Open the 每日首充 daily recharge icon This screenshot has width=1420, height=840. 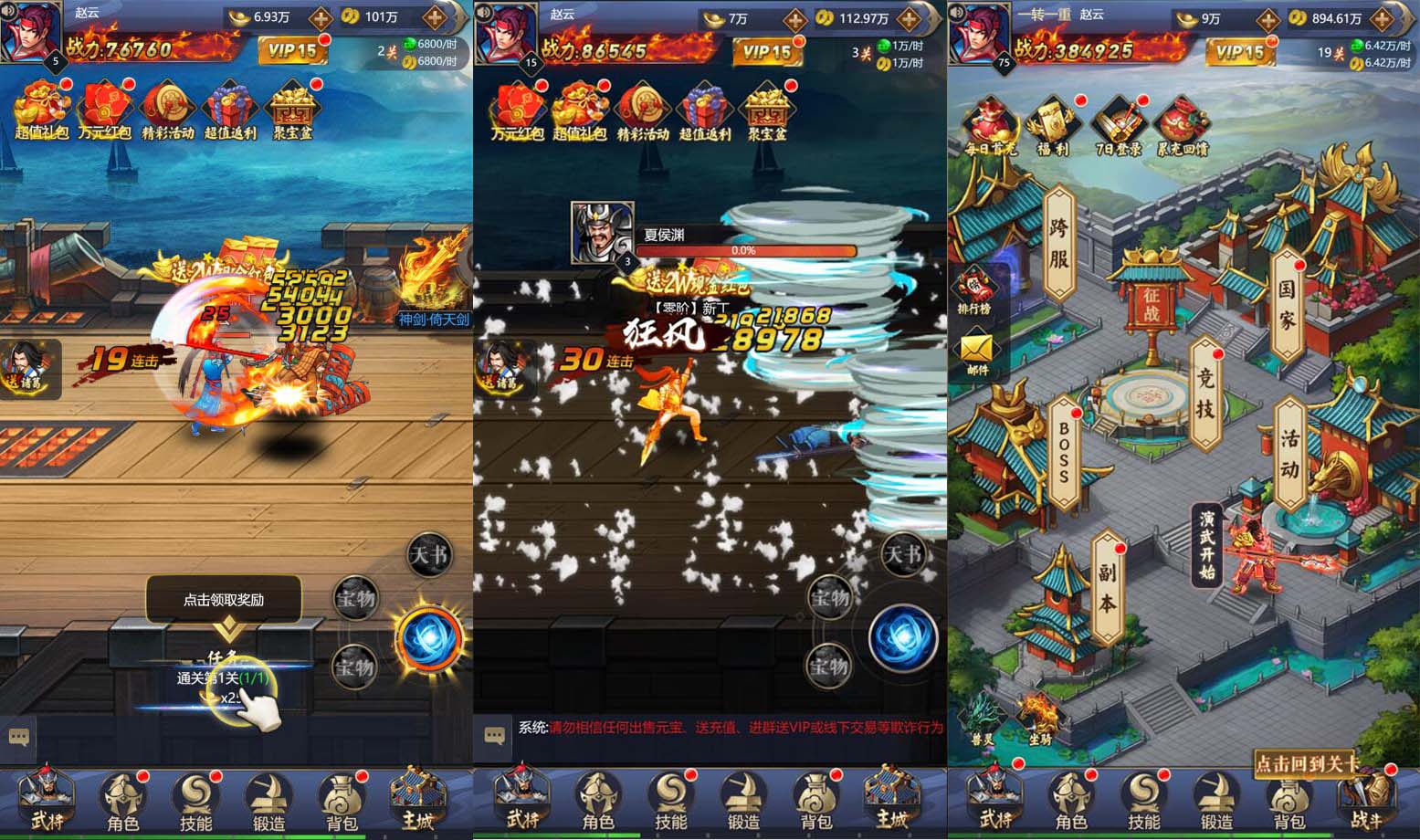click(x=990, y=128)
